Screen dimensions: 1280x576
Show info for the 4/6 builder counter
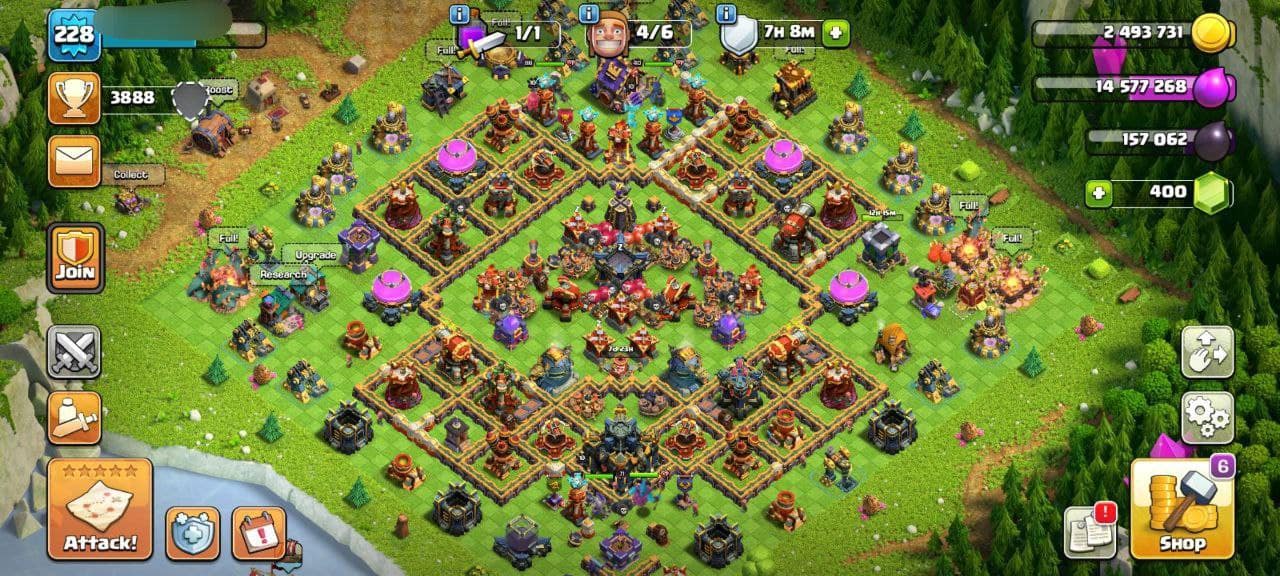[x=590, y=14]
